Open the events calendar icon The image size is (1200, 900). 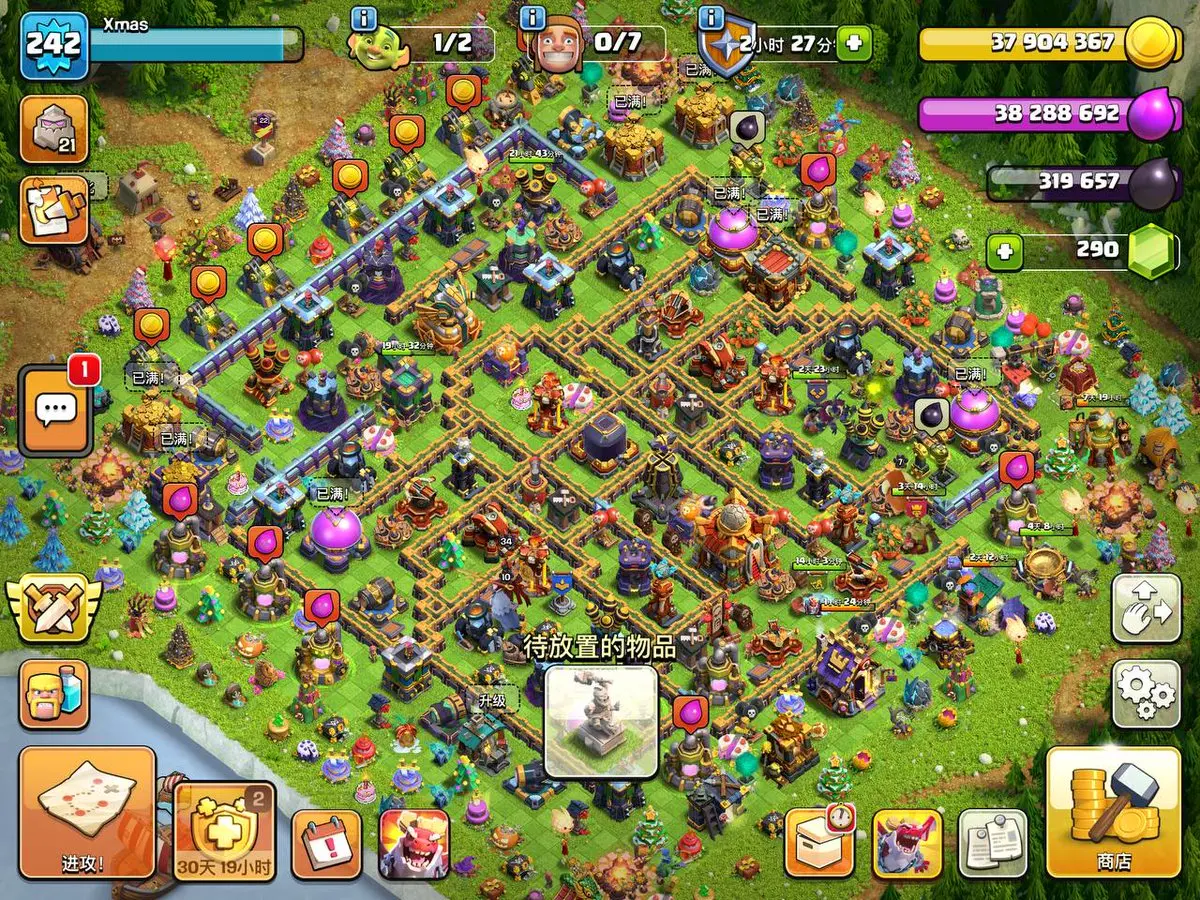[x=326, y=843]
